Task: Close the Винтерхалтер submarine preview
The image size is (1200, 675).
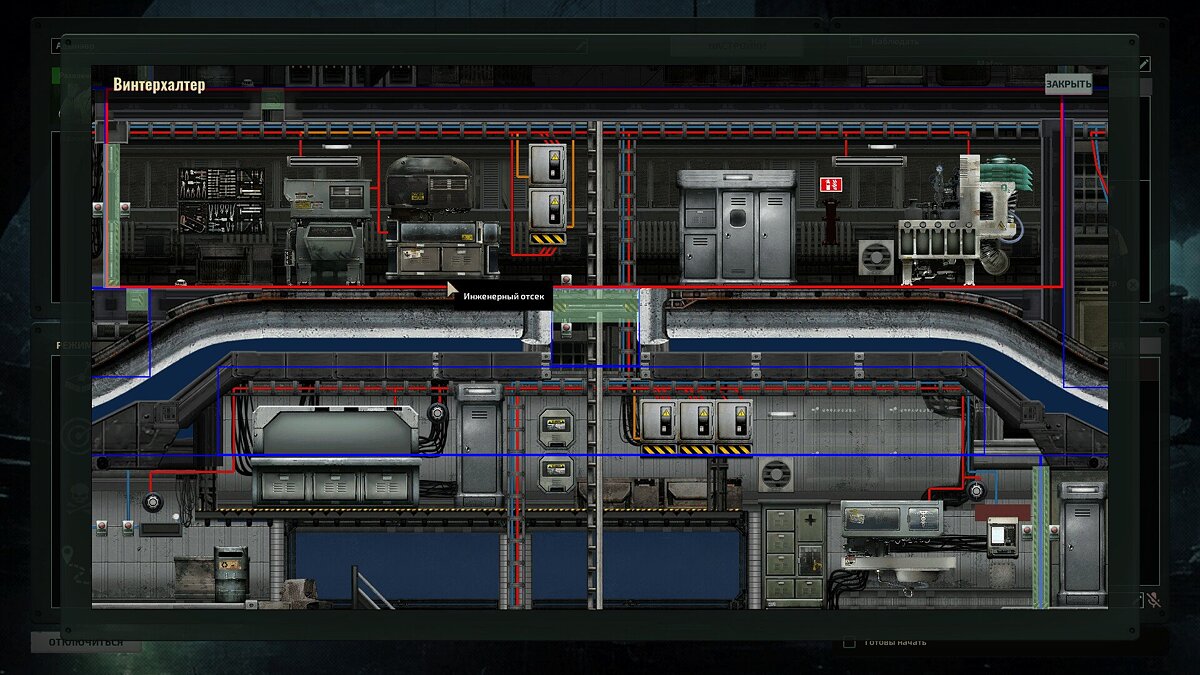Action: click(1068, 84)
